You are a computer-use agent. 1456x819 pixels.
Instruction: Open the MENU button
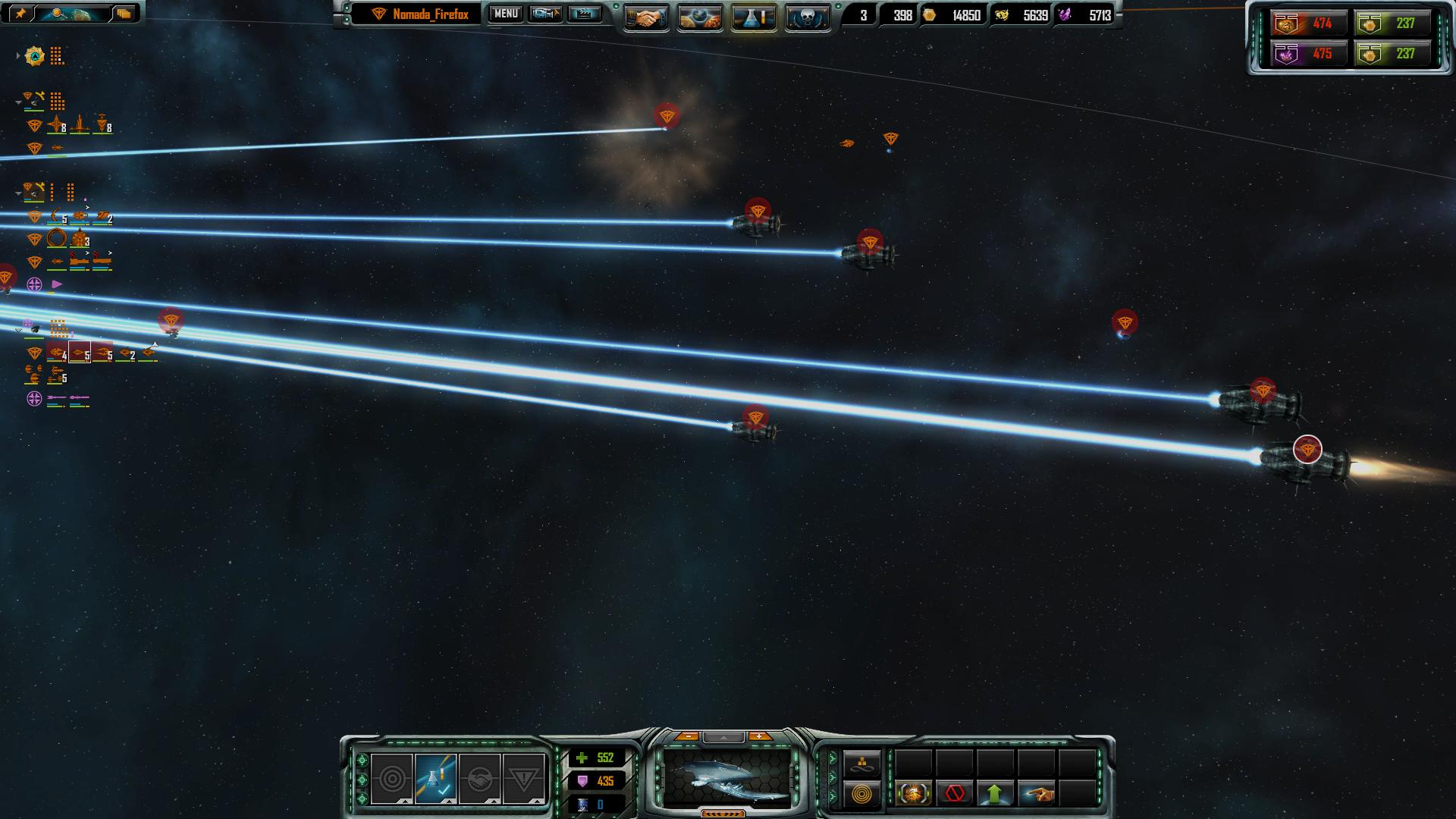click(506, 14)
